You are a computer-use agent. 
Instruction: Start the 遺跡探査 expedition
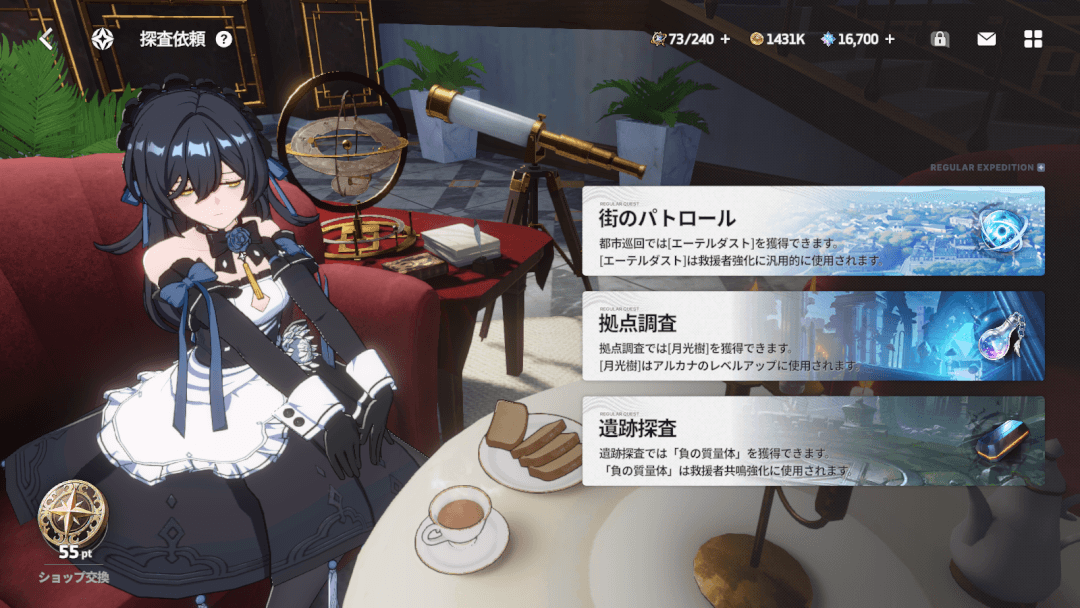(813, 441)
